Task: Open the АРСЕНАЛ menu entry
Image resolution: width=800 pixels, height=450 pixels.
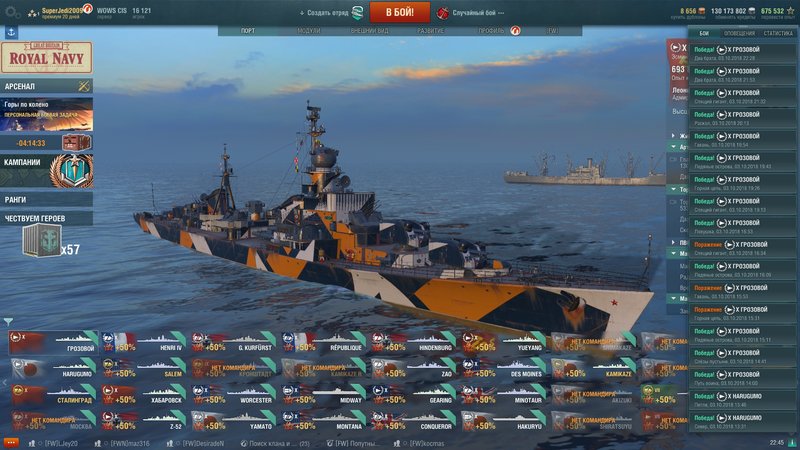Action: [46, 87]
